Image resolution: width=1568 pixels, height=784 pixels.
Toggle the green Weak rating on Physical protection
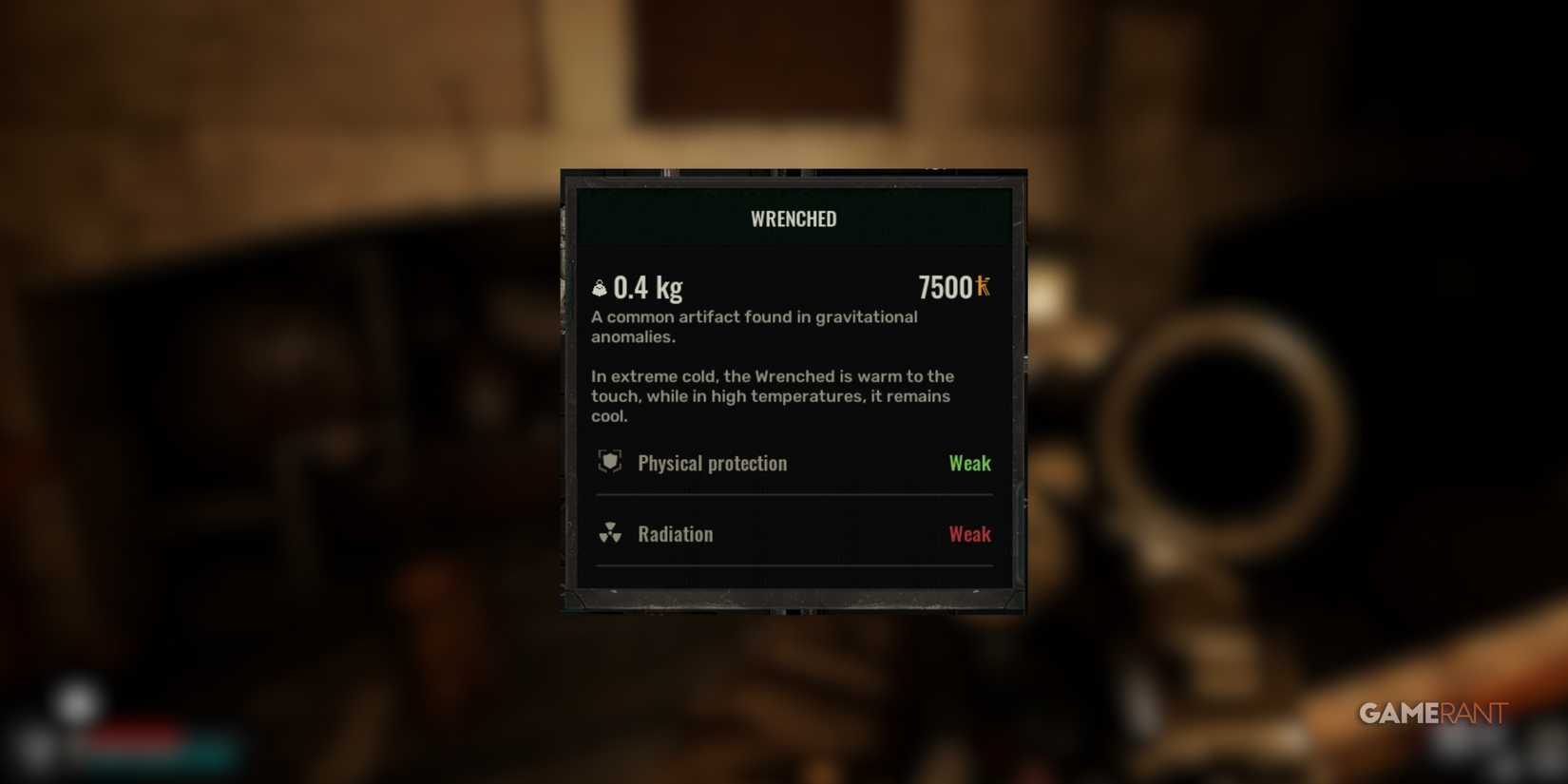point(969,463)
